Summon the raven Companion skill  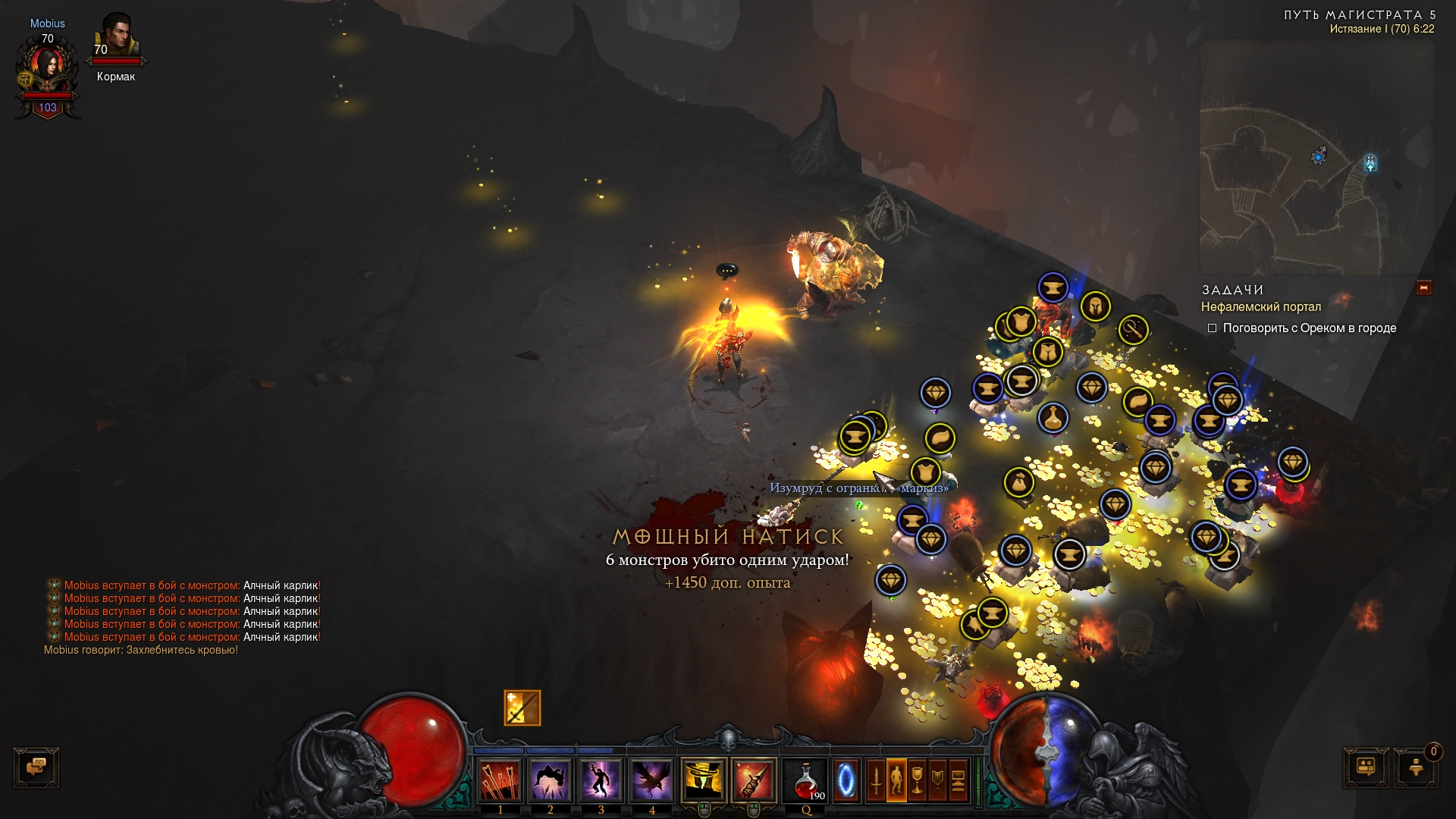point(651,780)
